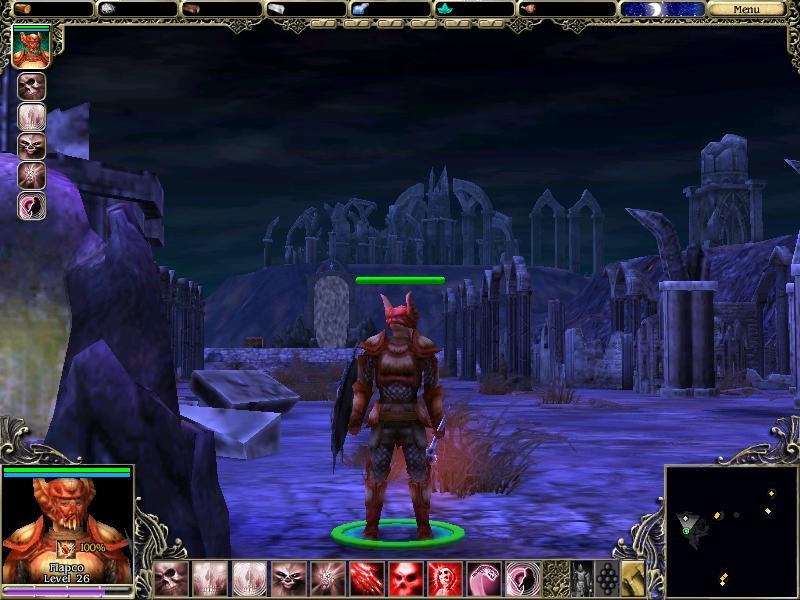The width and height of the screenshot is (800, 600).
Task: Select the dotted formation button
Action: (x=606, y=579)
